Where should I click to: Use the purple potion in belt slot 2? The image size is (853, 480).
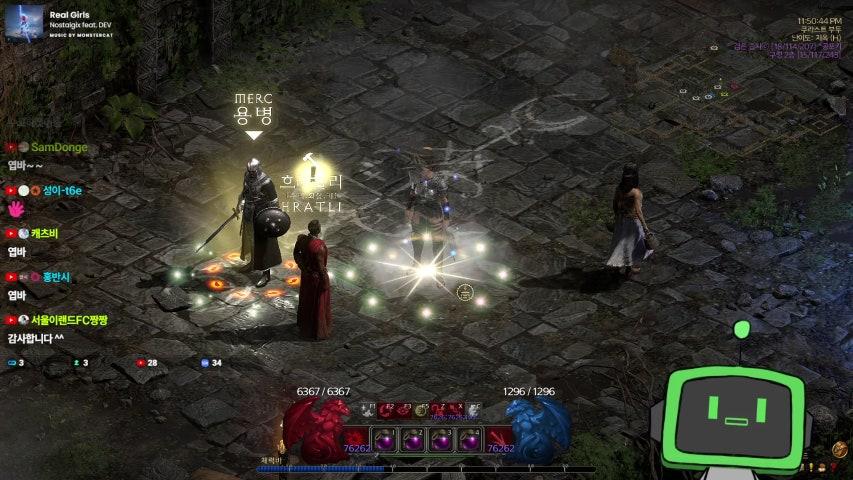point(413,440)
